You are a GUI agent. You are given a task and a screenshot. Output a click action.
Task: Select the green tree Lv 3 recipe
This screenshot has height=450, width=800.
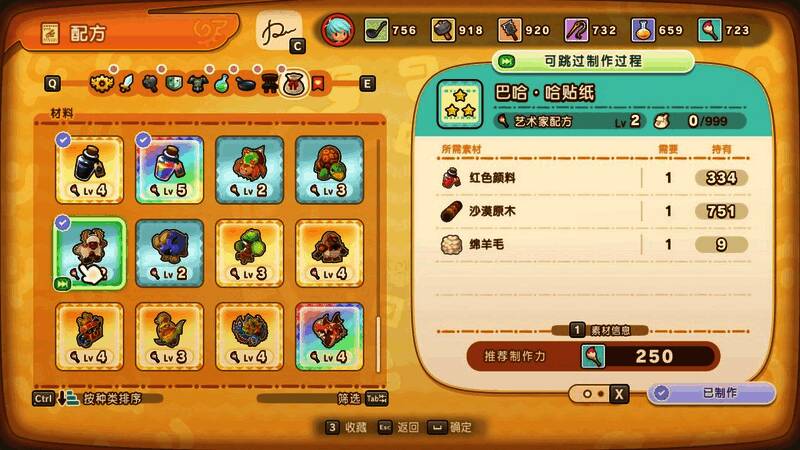coord(250,252)
